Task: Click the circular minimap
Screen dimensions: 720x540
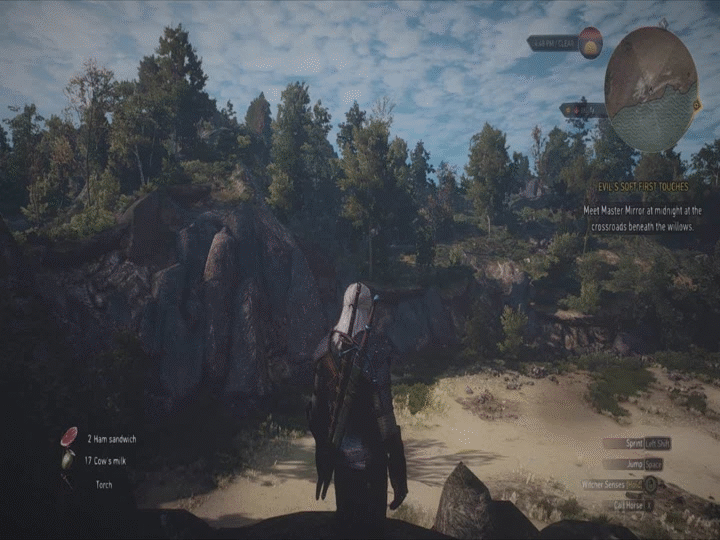Action: click(x=651, y=89)
